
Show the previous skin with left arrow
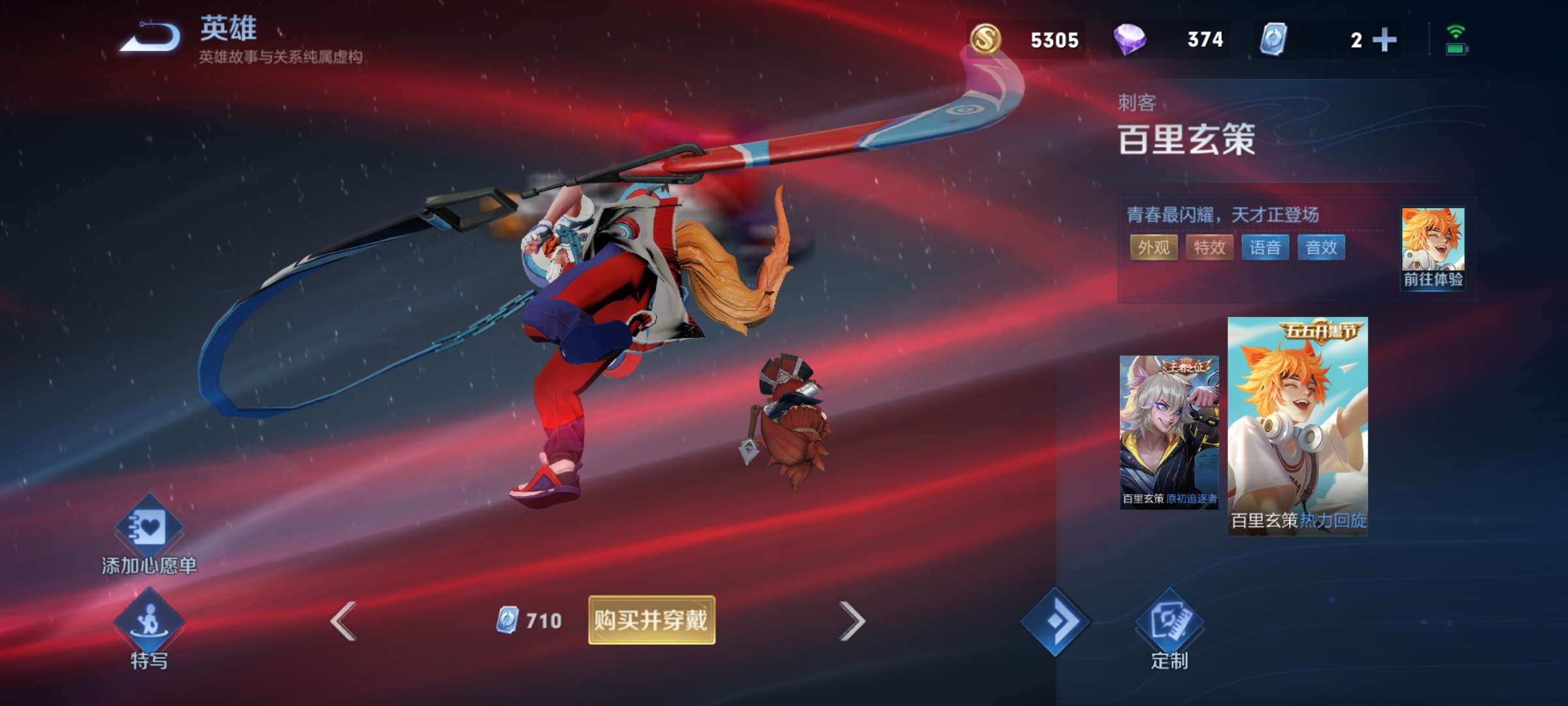point(344,620)
